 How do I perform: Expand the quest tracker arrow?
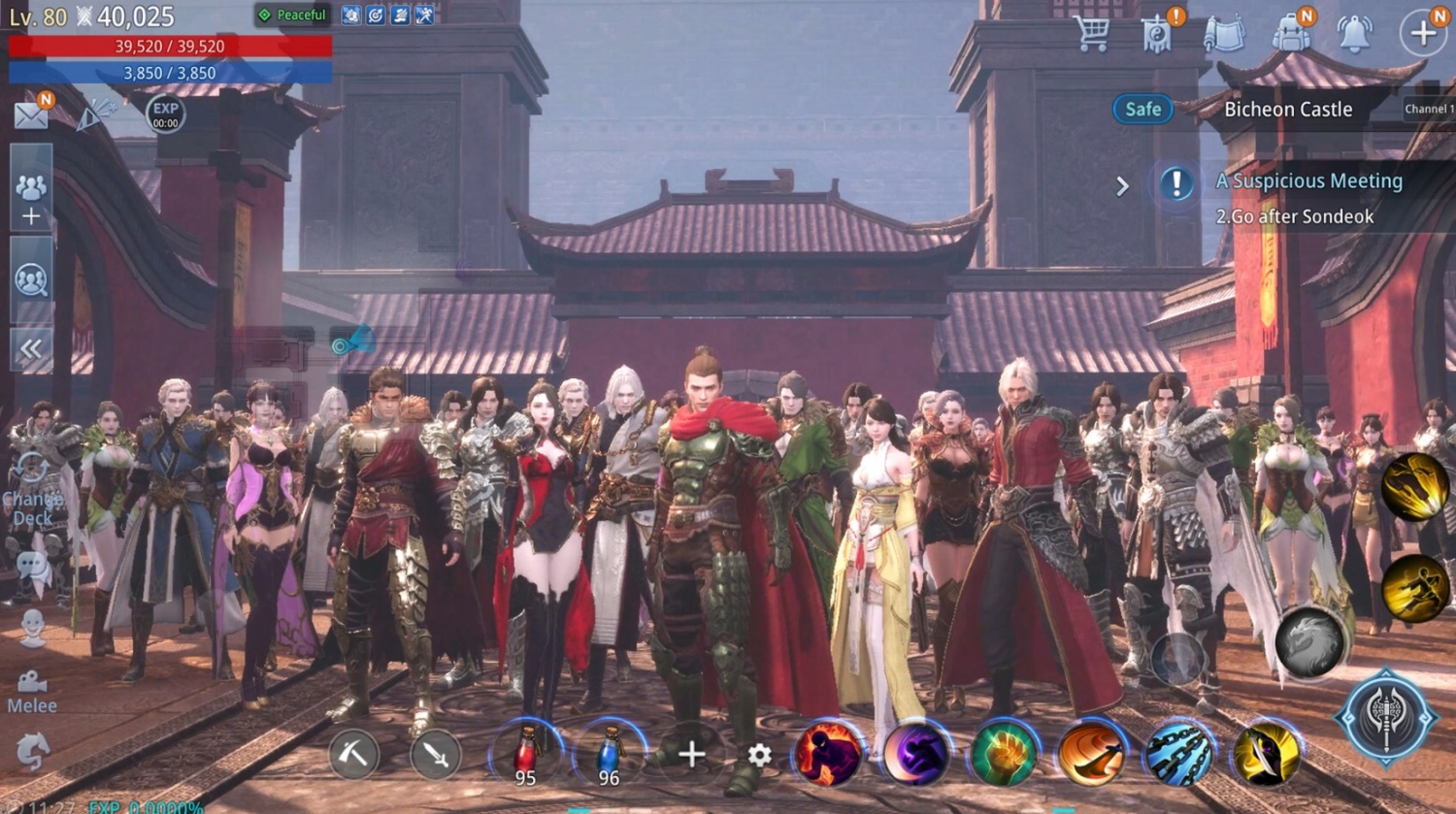point(1124,184)
